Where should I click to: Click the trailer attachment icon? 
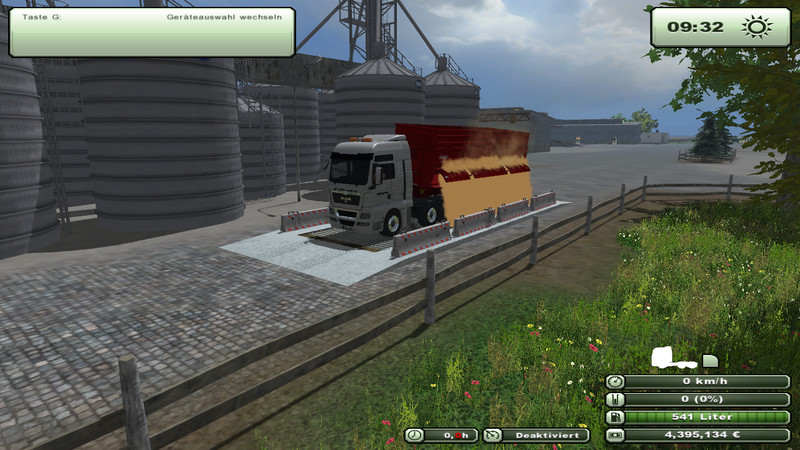(x=710, y=360)
